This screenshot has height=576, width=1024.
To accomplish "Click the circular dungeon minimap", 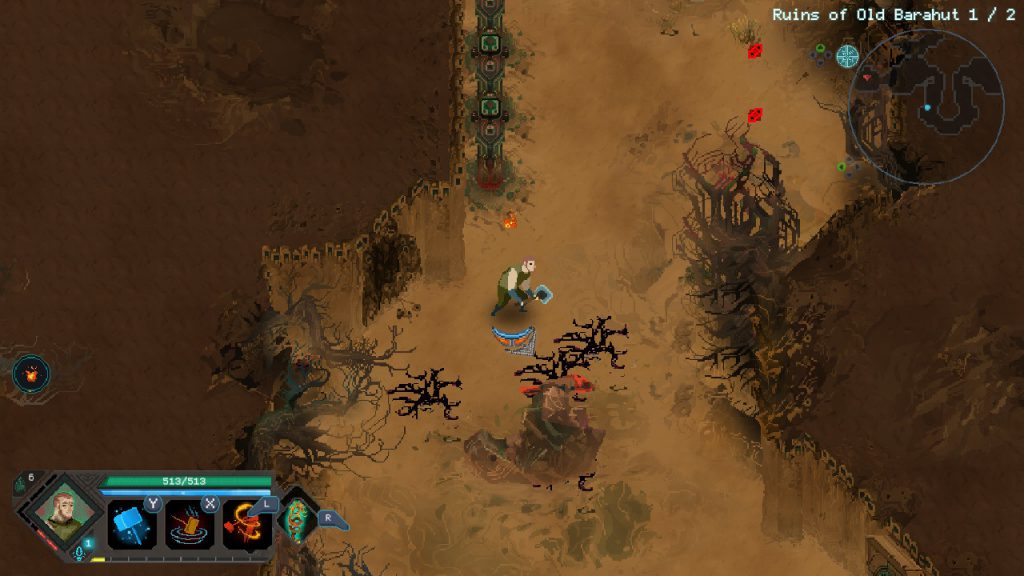I will pos(926,105).
